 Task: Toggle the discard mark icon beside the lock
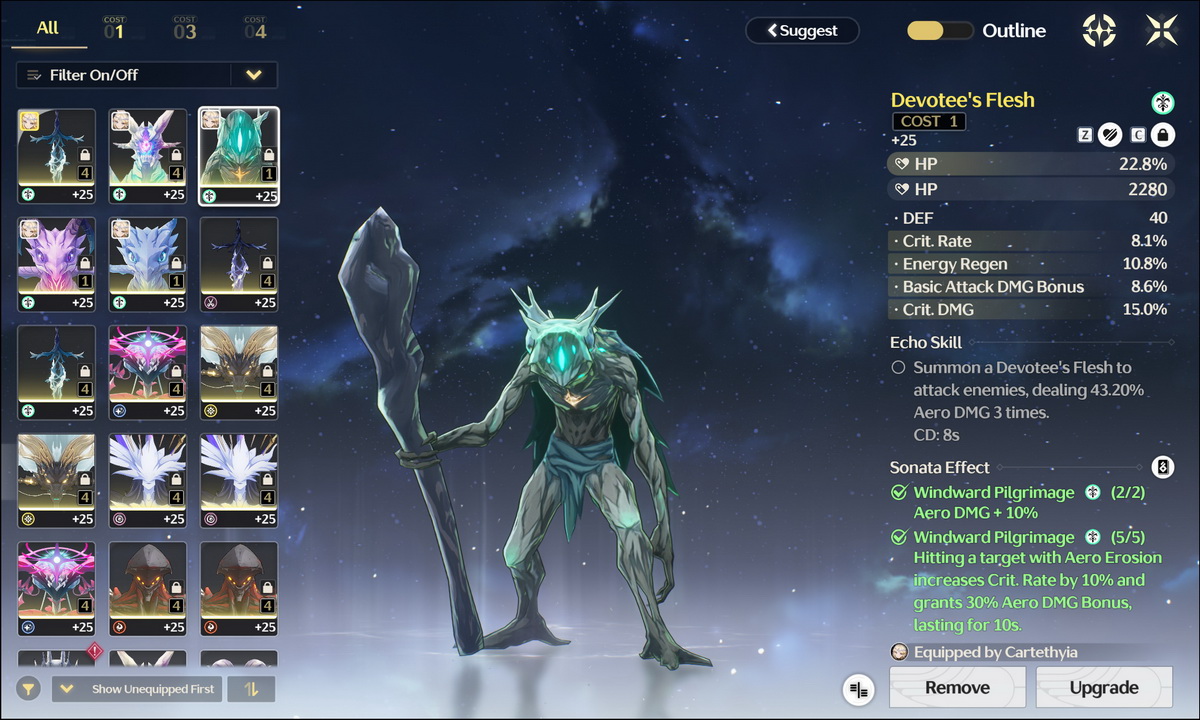coord(1110,134)
